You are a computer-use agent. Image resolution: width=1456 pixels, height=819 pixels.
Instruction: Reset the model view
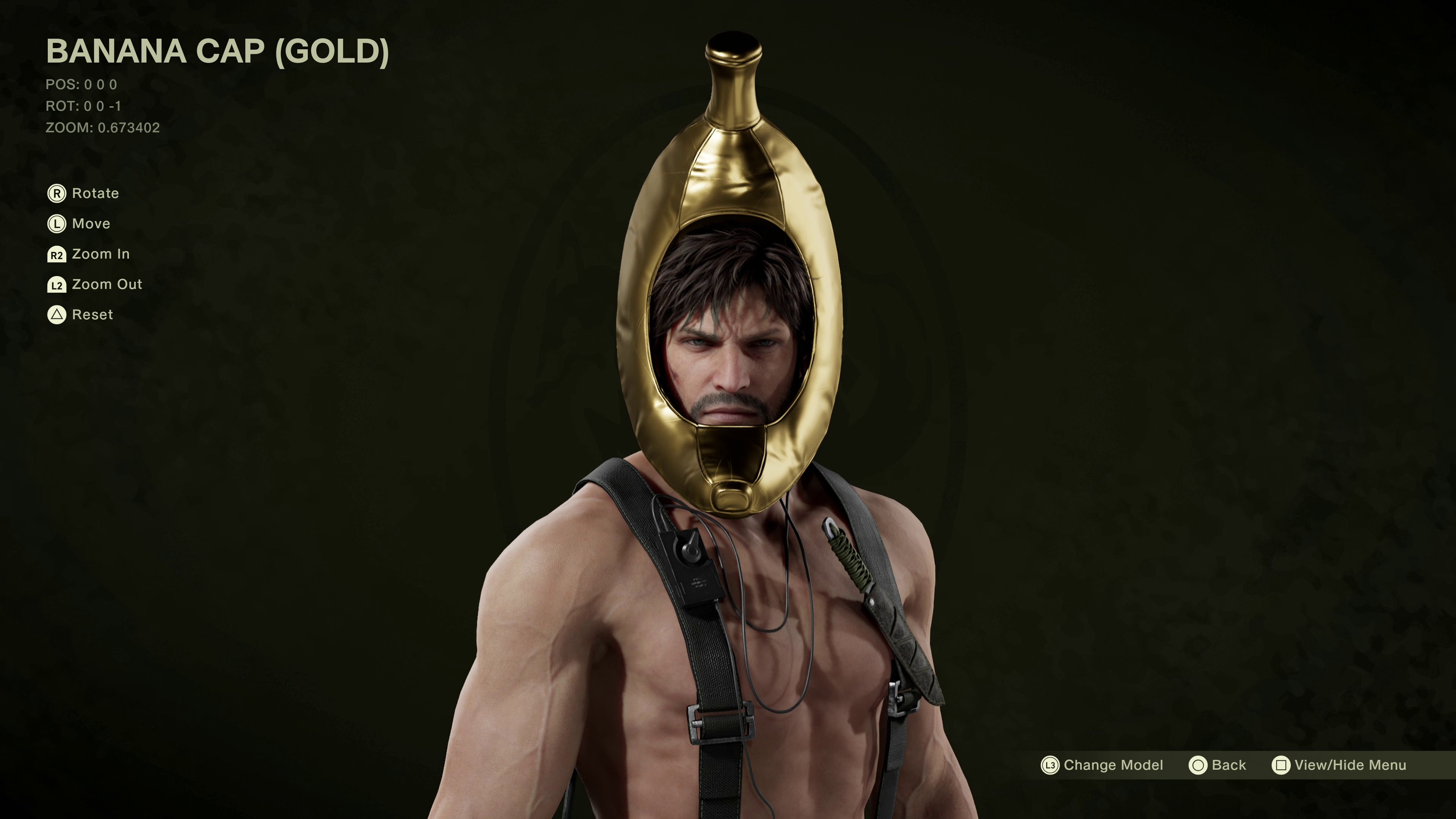pos(81,315)
